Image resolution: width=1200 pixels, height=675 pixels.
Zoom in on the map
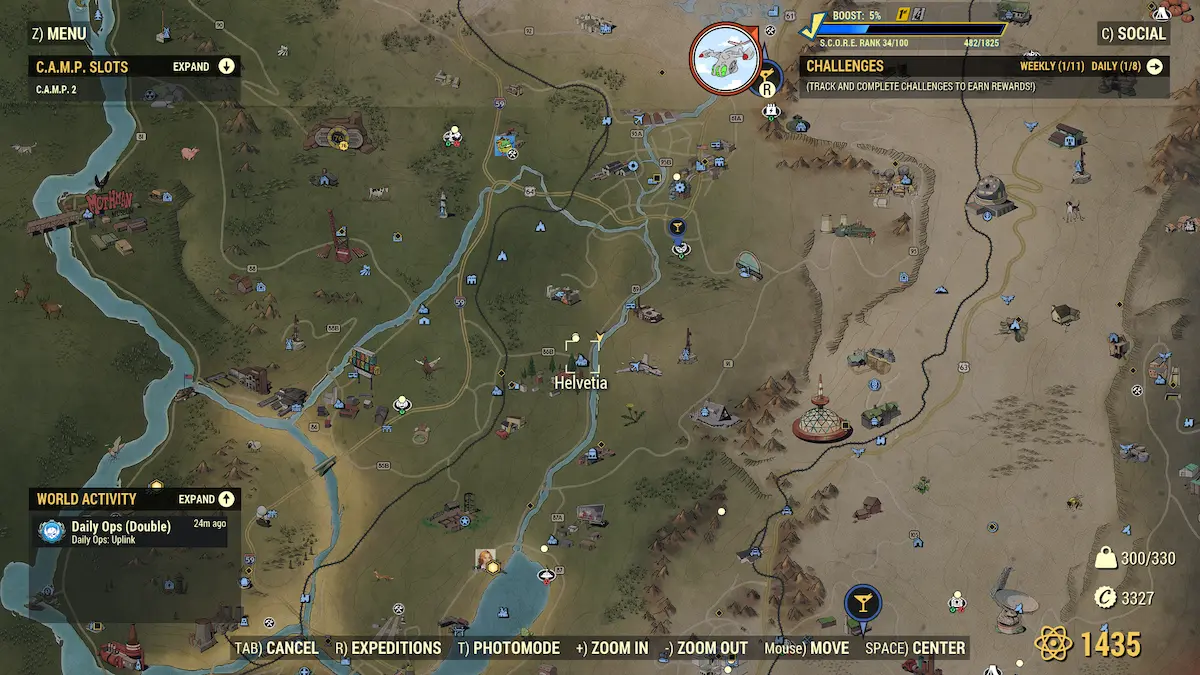612,648
